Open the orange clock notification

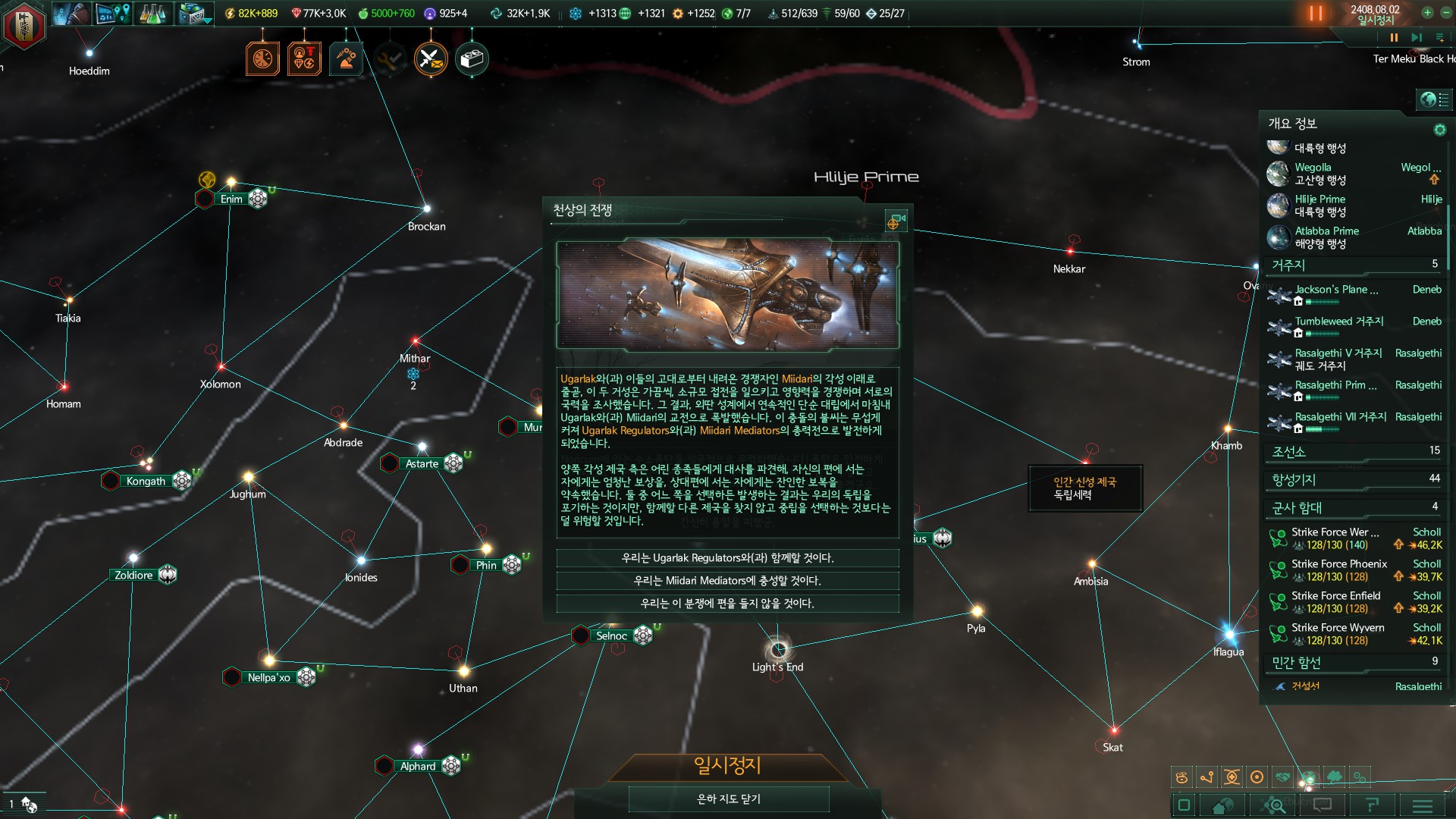(x=262, y=59)
